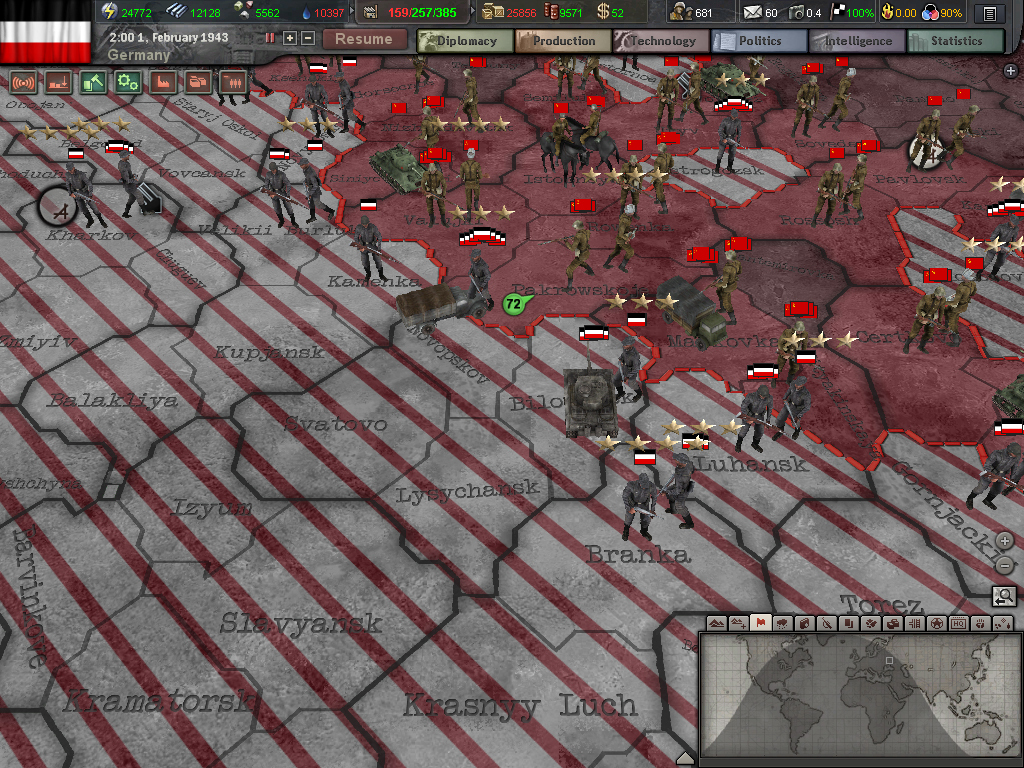Switch to the HQ map mode

(x=958, y=623)
